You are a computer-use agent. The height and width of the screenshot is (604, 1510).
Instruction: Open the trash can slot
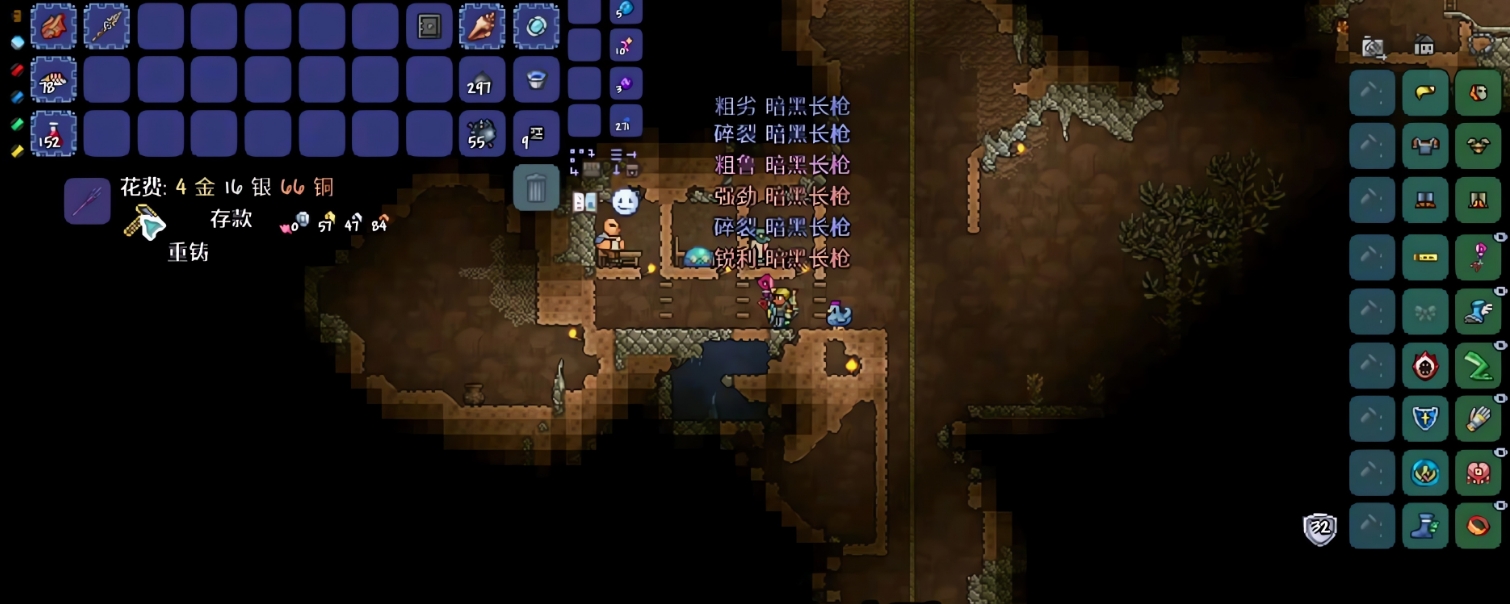coord(536,187)
